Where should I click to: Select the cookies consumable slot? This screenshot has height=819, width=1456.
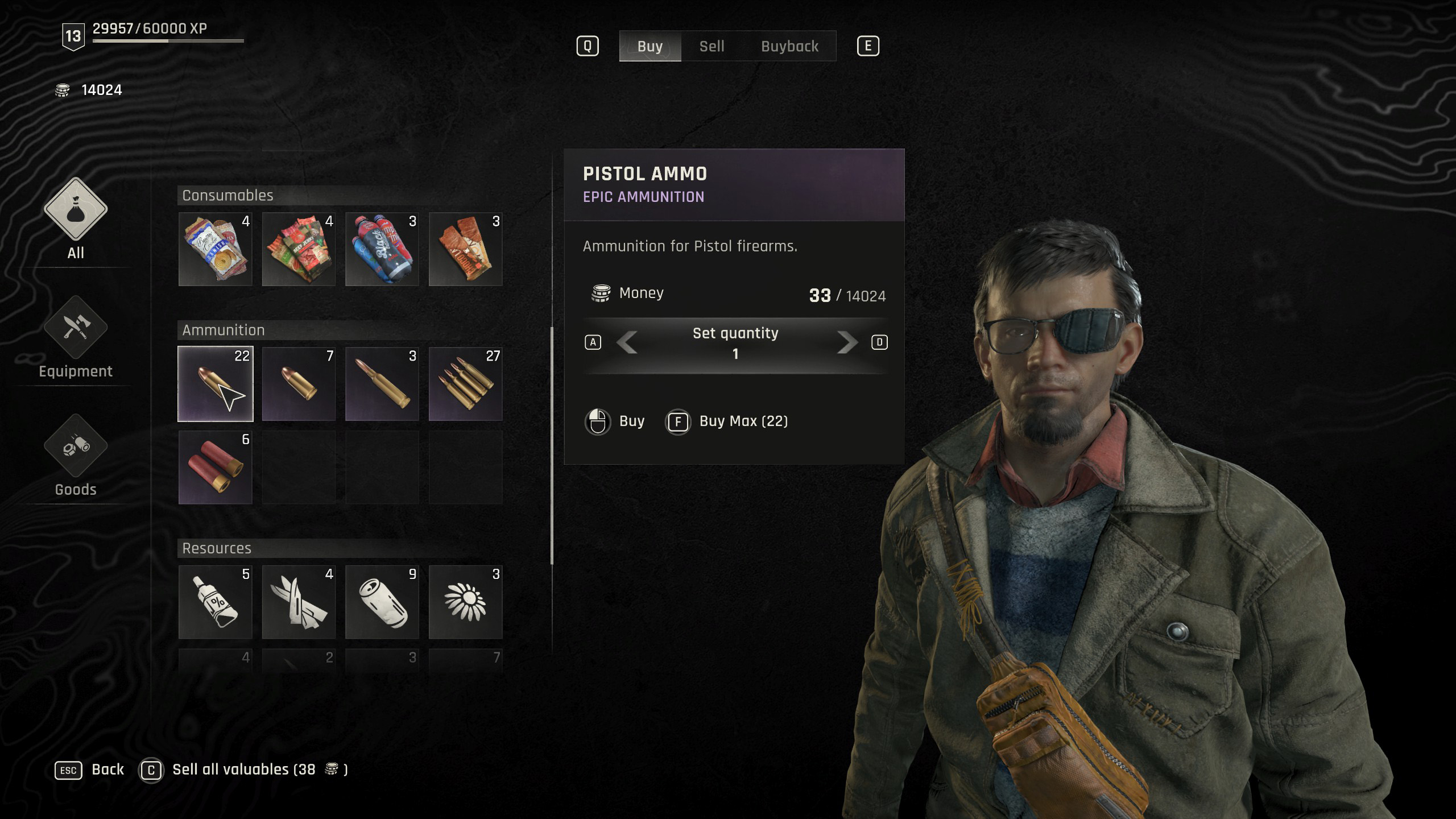(215, 249)
